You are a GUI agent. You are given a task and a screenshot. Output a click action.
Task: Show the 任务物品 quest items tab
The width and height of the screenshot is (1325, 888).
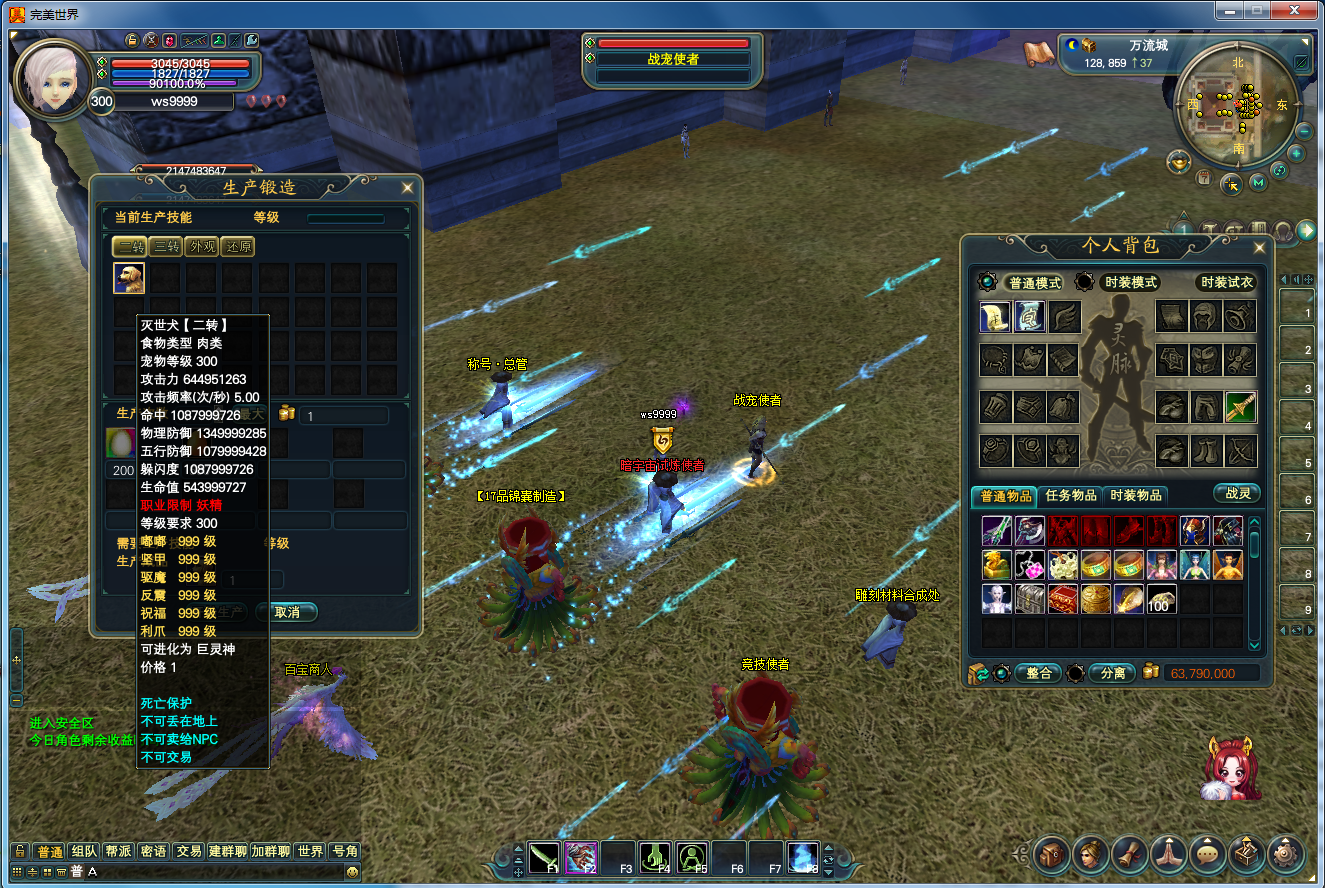(1071, 495)
